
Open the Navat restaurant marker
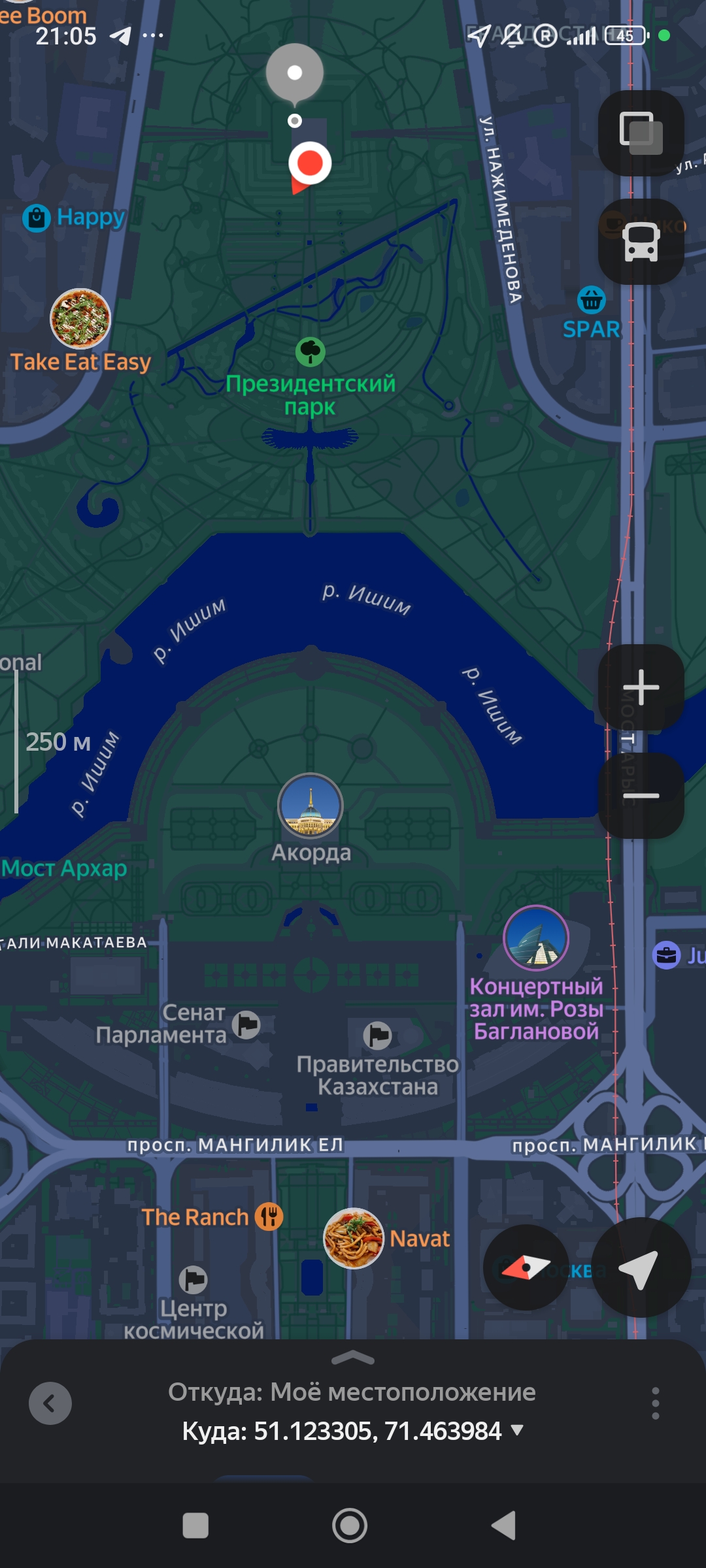354,1238
